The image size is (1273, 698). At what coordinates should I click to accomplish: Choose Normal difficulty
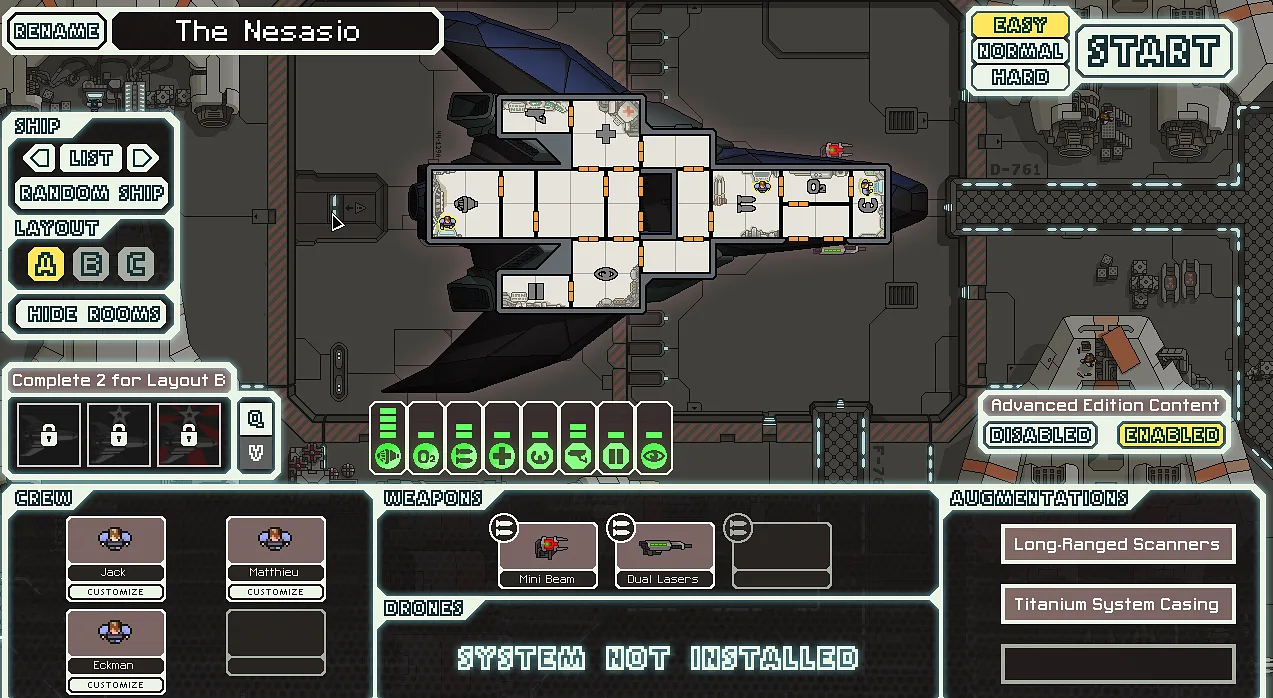click(1020, 51)
